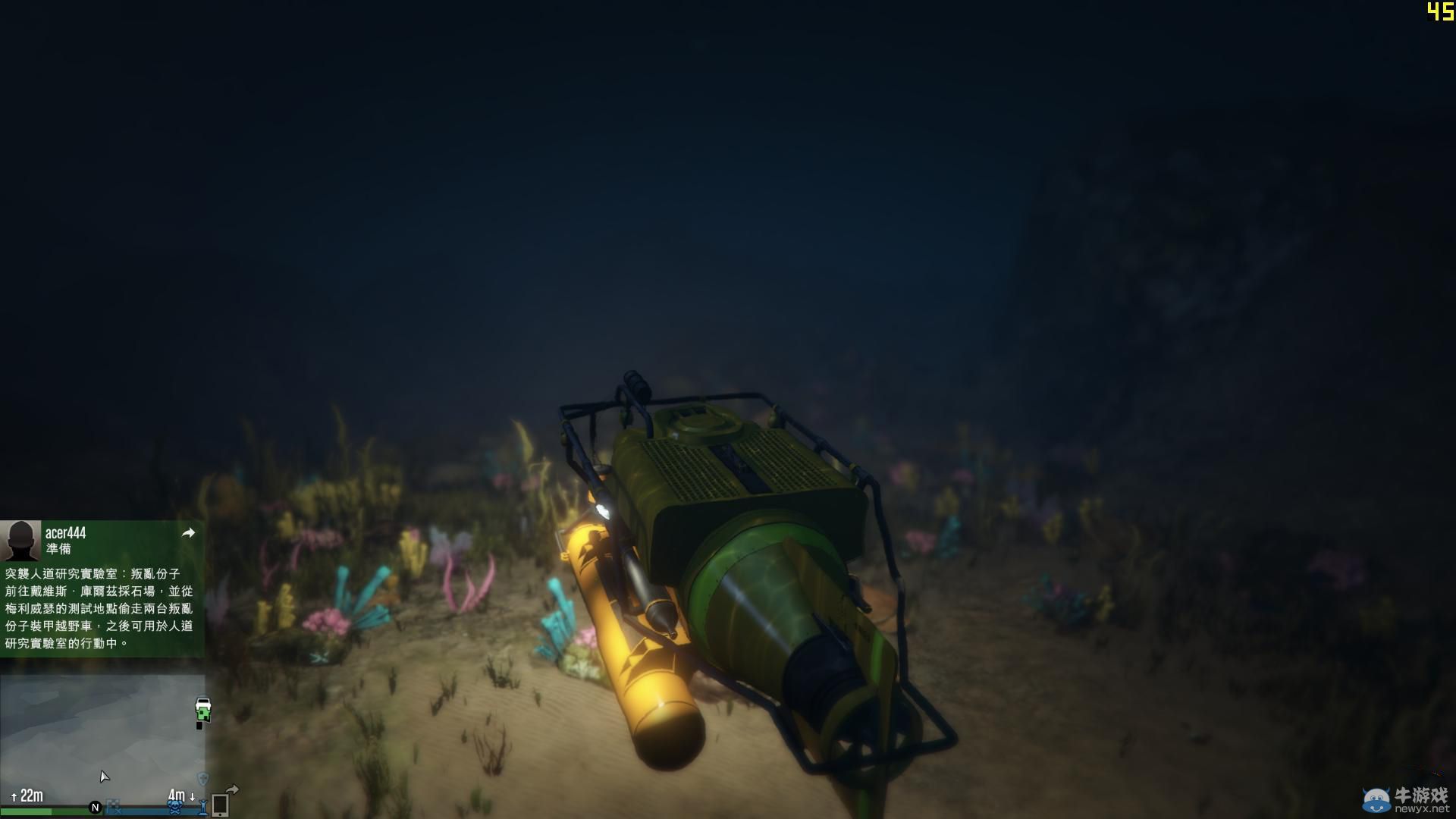Open the cell phone icon beside the radar
This screenshot has height=819, width=1456.
coord(220,807)
